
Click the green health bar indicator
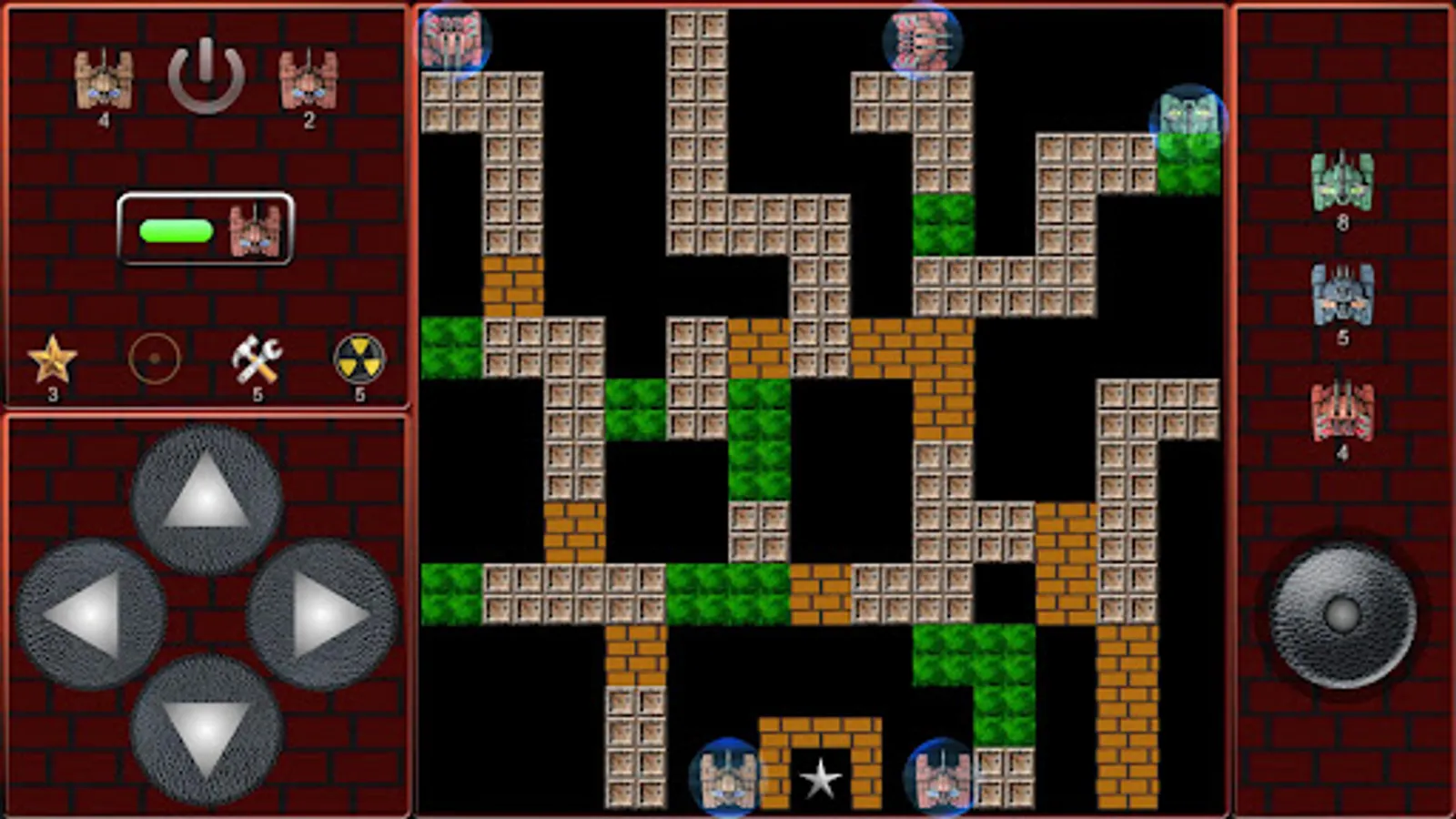pos(176,232)
